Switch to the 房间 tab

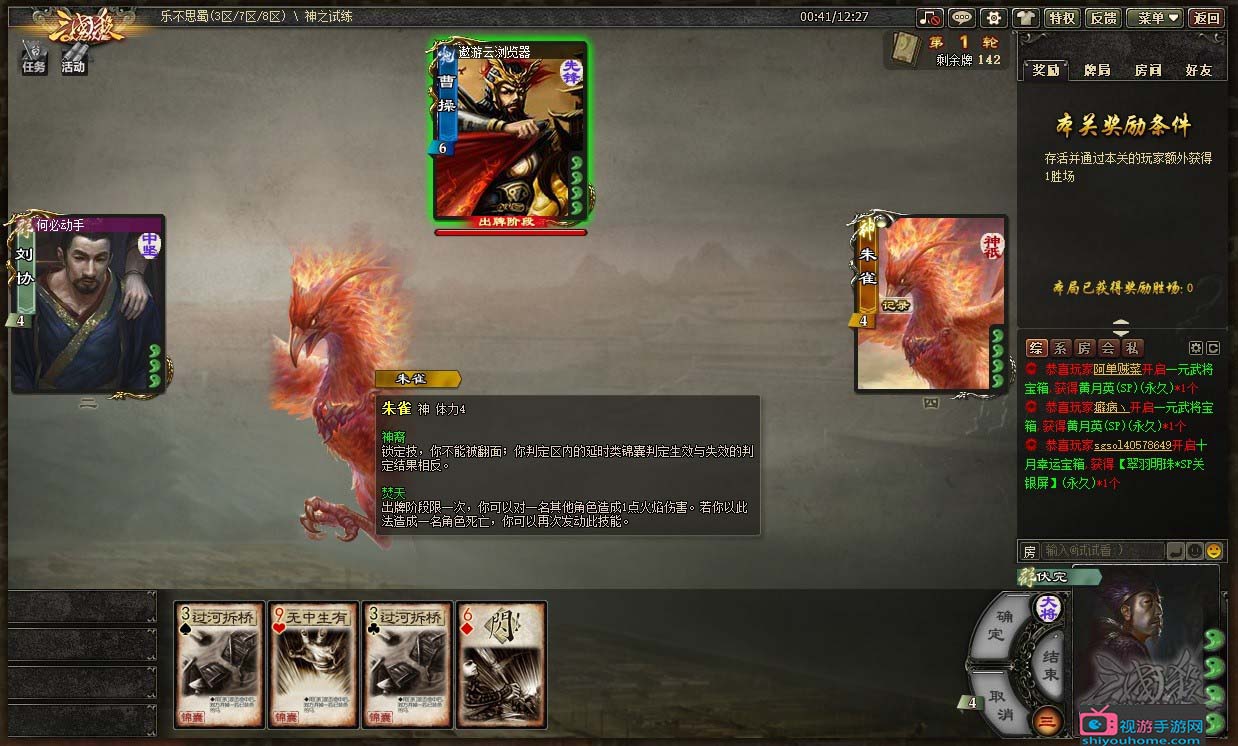pos(1148,70)
